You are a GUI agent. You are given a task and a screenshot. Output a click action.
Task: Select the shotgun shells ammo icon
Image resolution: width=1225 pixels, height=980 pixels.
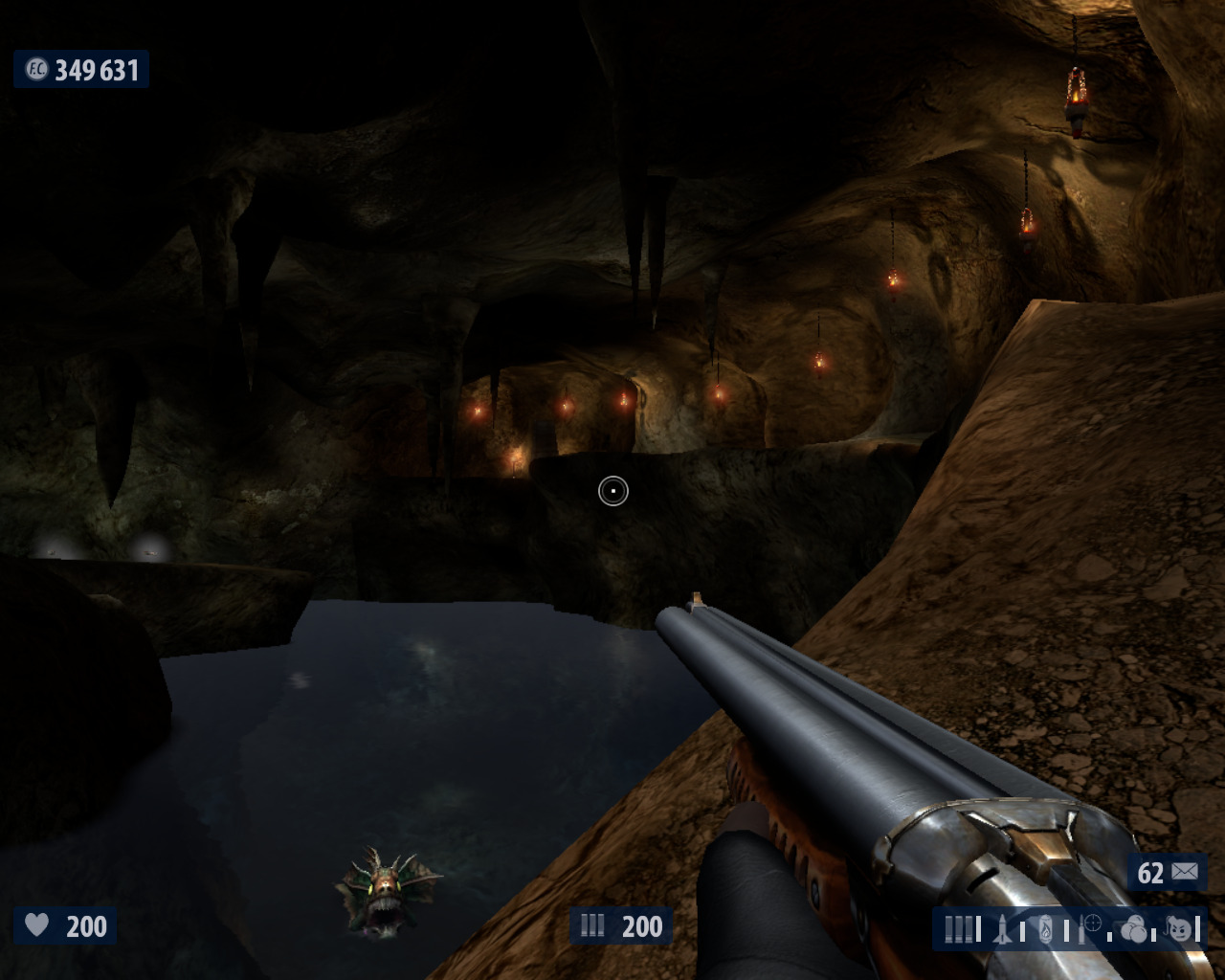958,929
